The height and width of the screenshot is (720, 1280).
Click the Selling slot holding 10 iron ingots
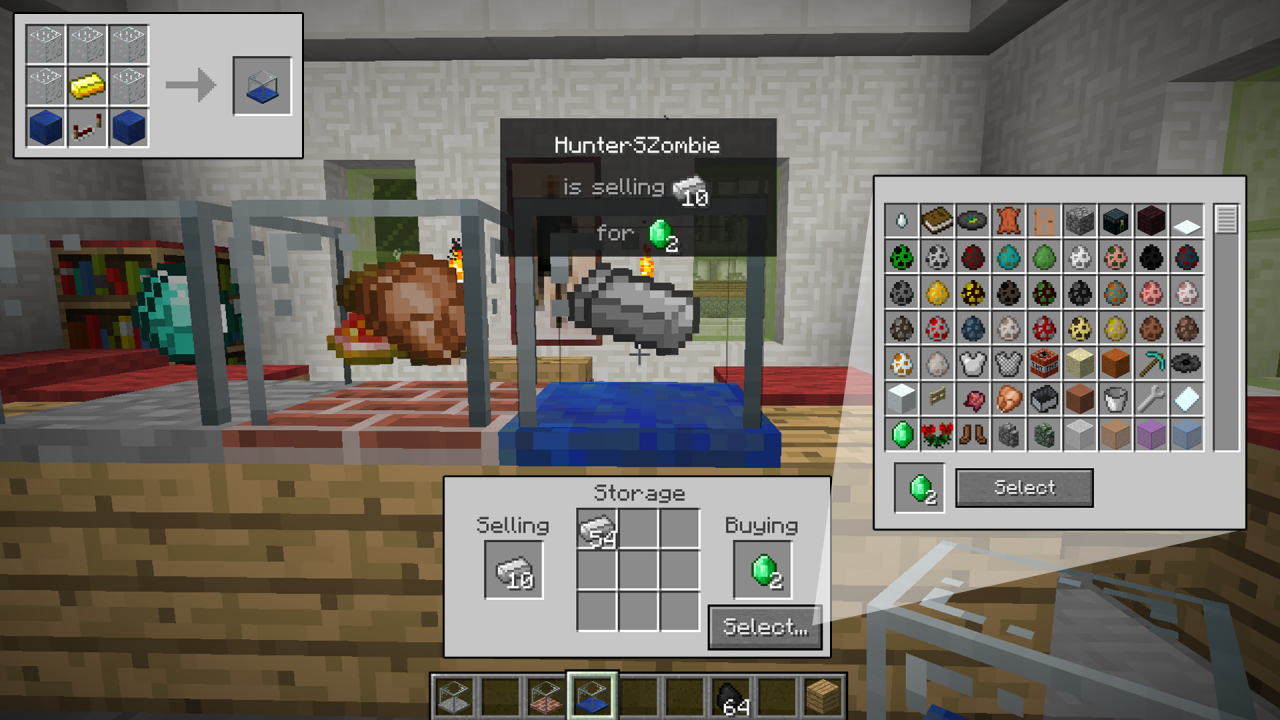514,570
